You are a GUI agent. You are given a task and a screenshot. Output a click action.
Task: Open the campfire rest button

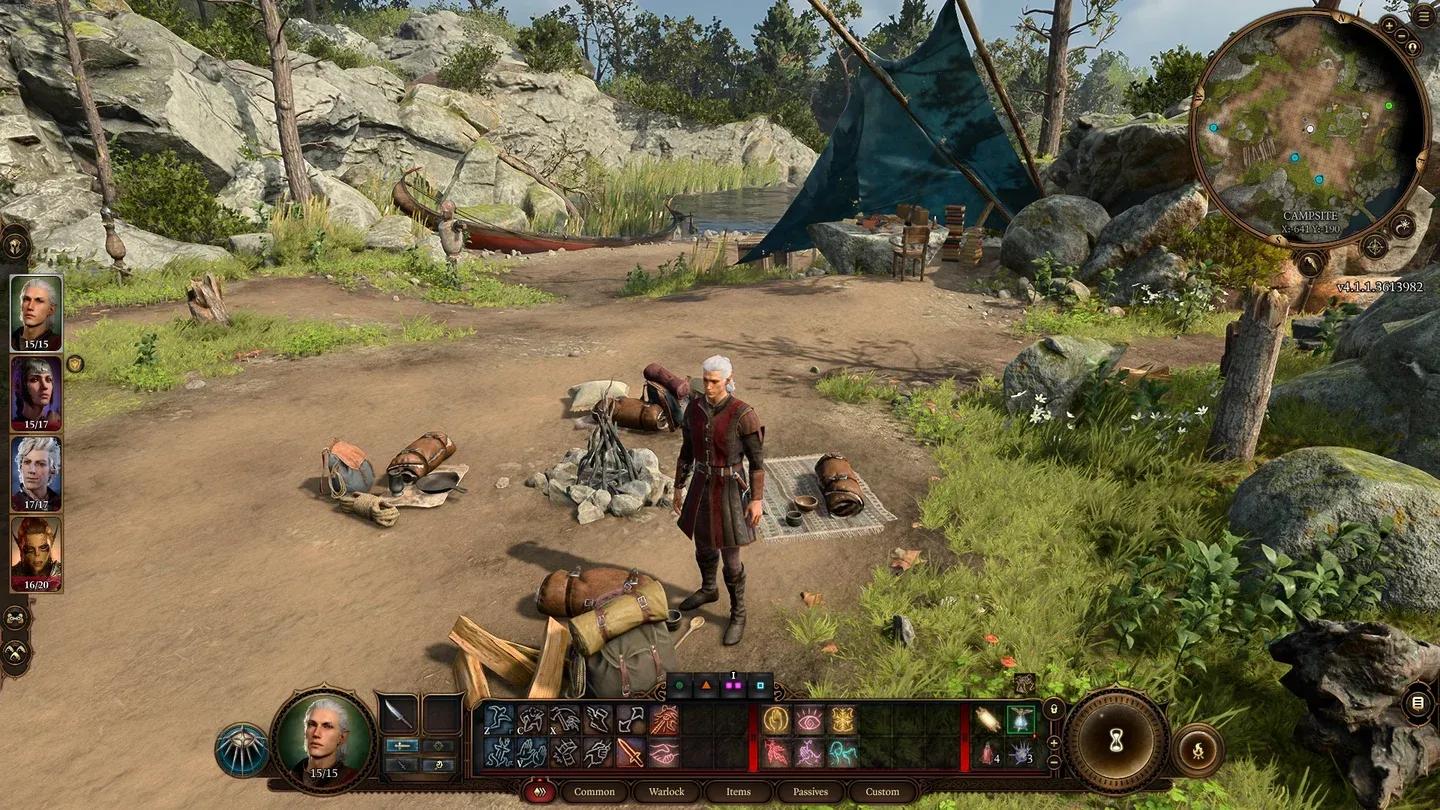[x=1198, y=749]
